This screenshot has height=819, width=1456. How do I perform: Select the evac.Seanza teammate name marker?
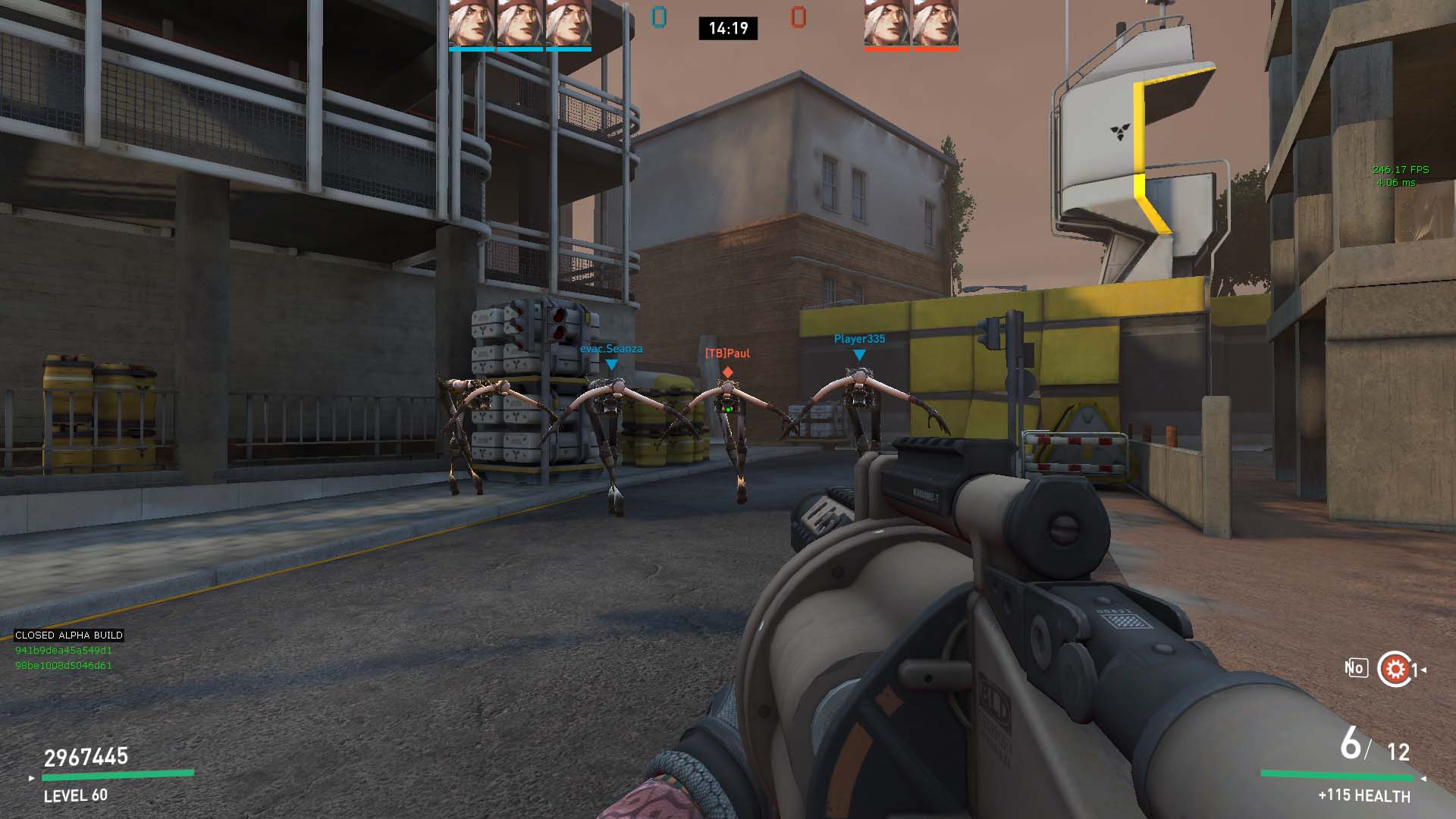611,350
